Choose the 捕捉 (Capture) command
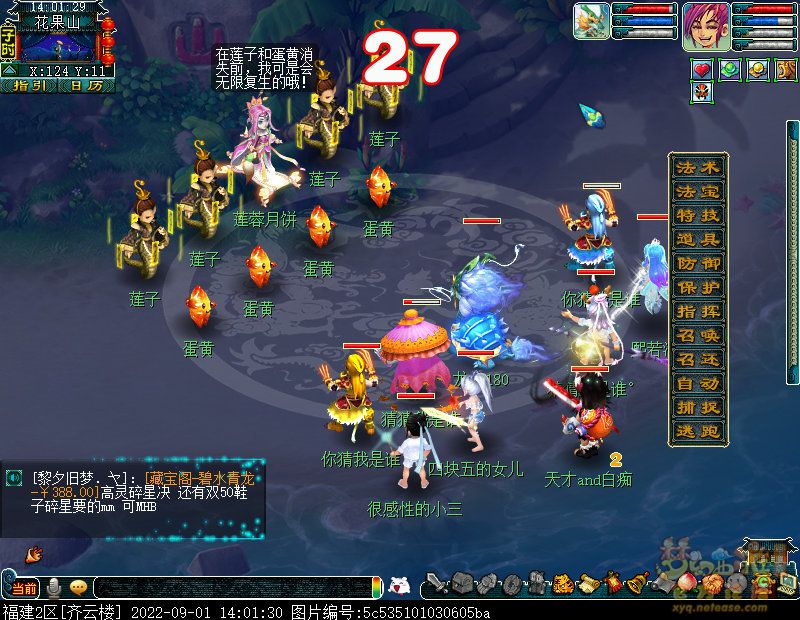The width and height of the screenshot is (800, 620). [x=697, y=407]
